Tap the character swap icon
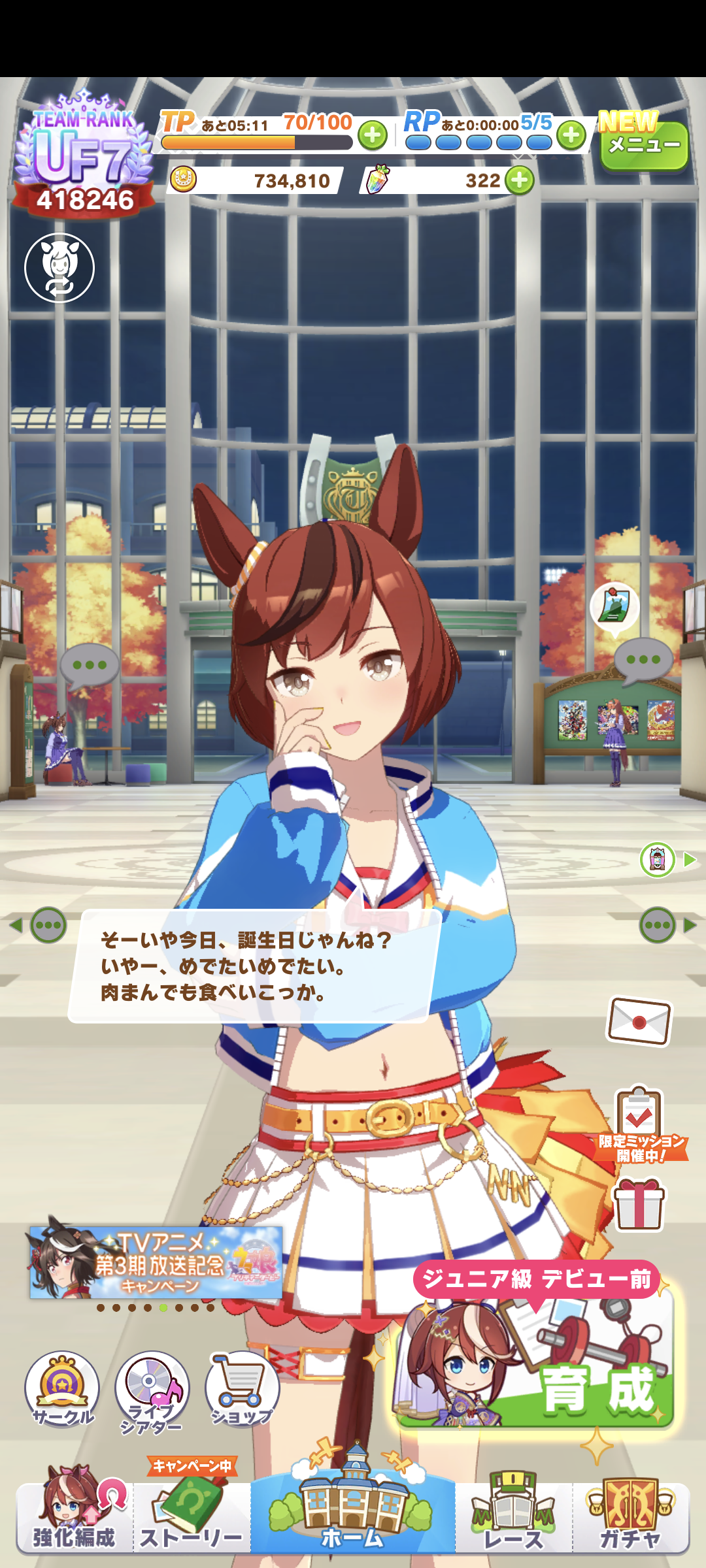Viewport: 706px width, 1568px height. (59, 268)
